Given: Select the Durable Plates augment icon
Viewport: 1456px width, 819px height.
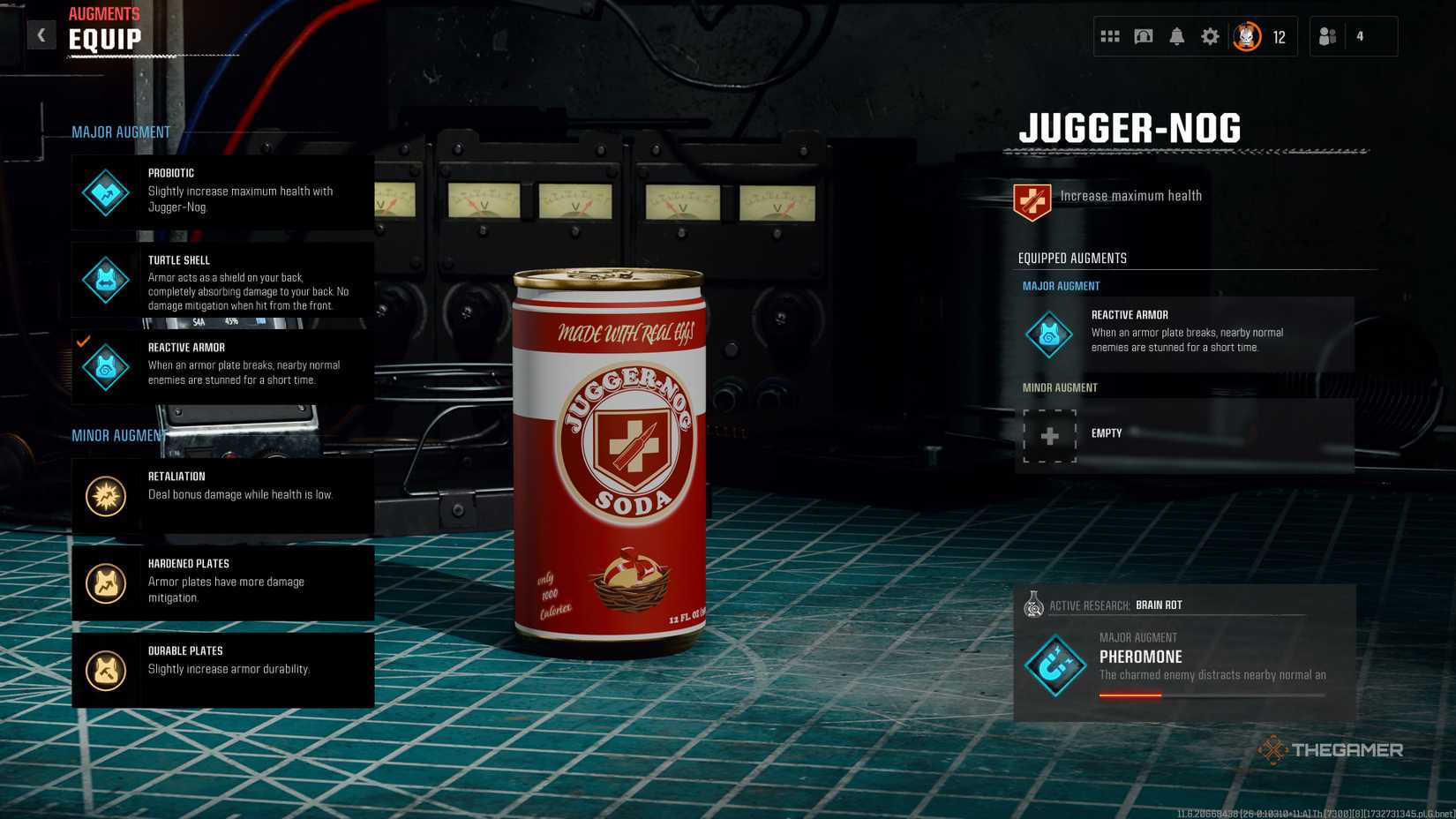Looking at the screenshot, I should (x=105, y=669).
